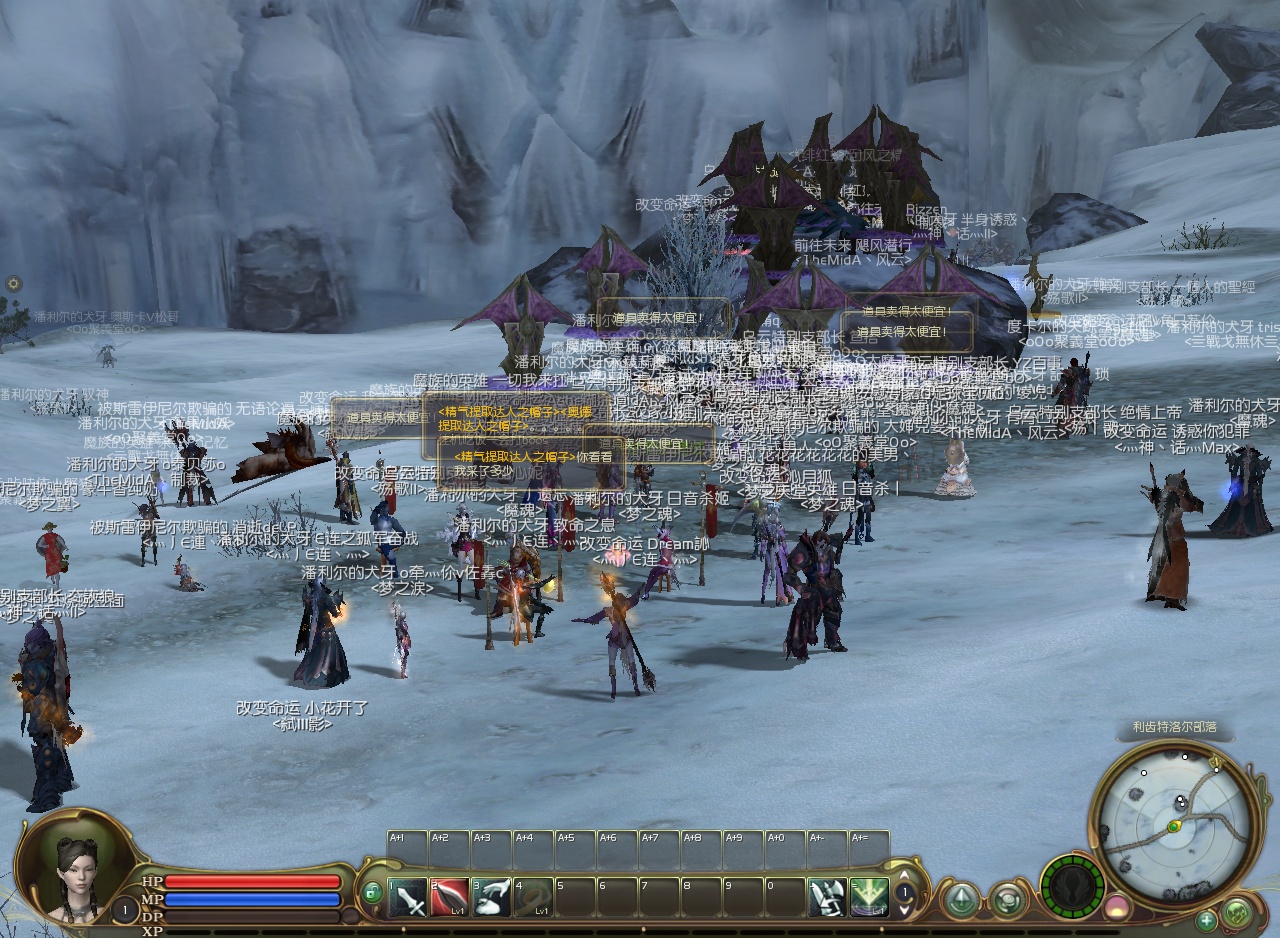
Task: Select the hand gathering skill in slot 3
Action: click(492, 897)
